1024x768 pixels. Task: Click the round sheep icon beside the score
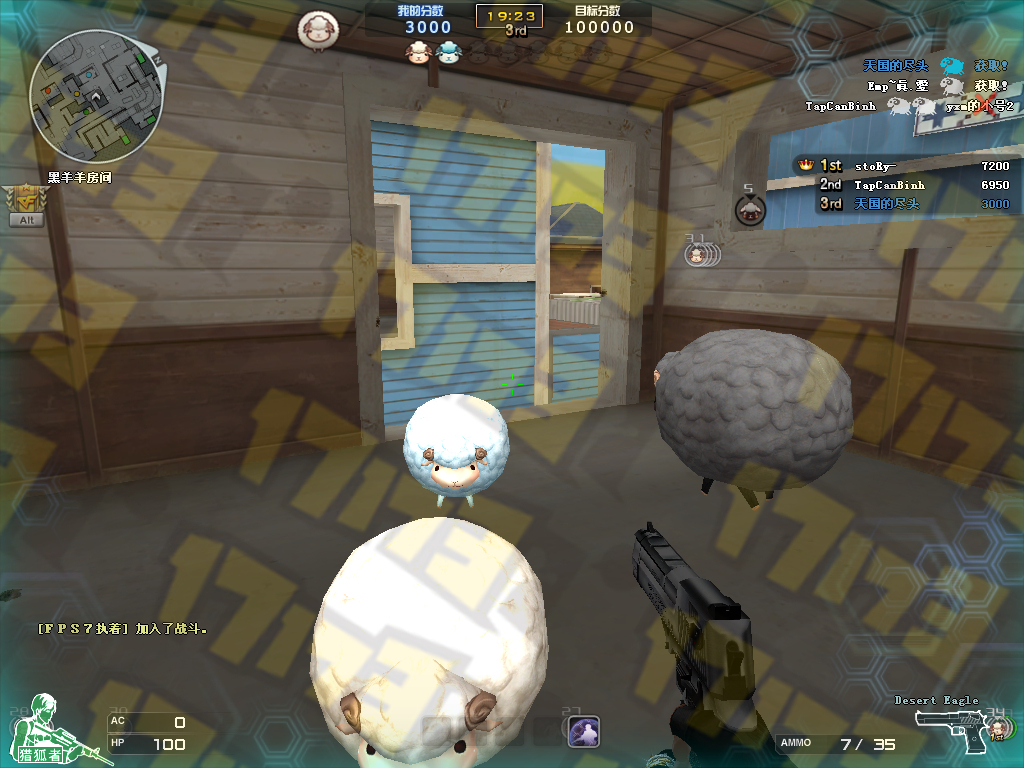coord(318,29)
